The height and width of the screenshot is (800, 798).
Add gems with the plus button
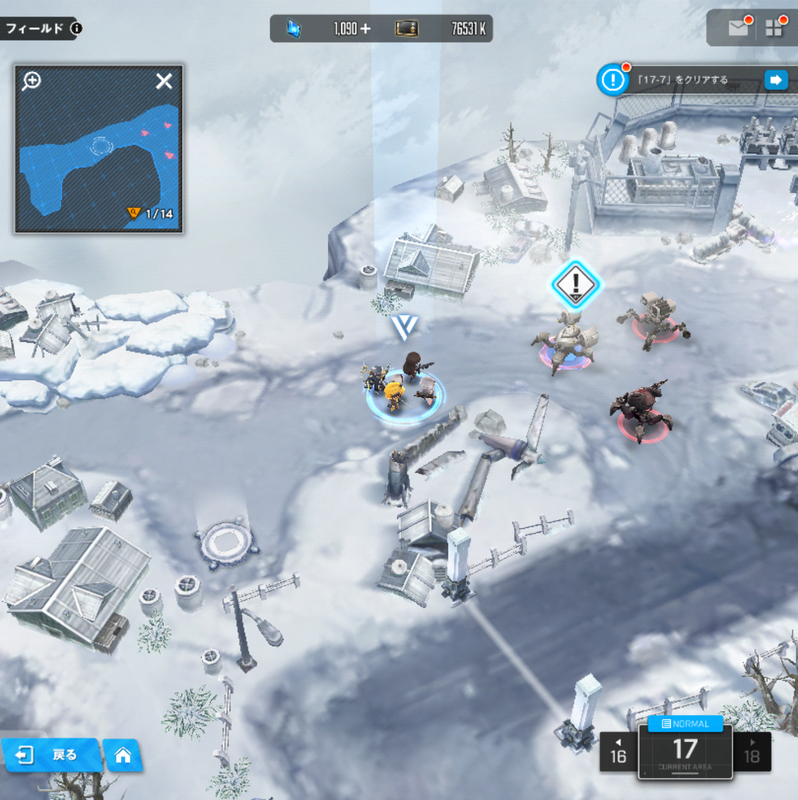[365, 28]
